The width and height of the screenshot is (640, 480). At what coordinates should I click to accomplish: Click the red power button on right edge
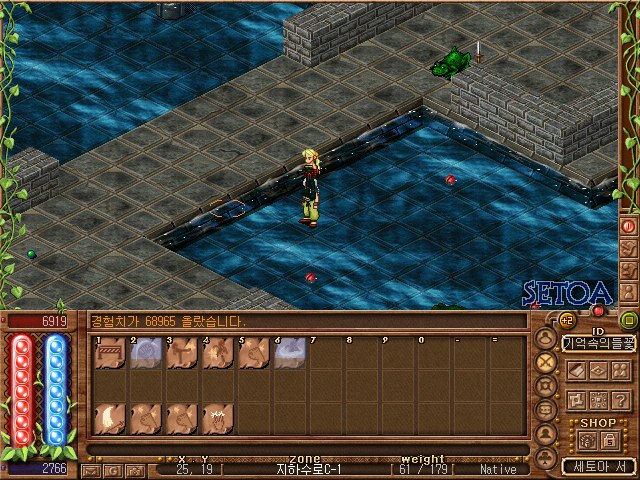pyautogui.click(x=629, y=226)
